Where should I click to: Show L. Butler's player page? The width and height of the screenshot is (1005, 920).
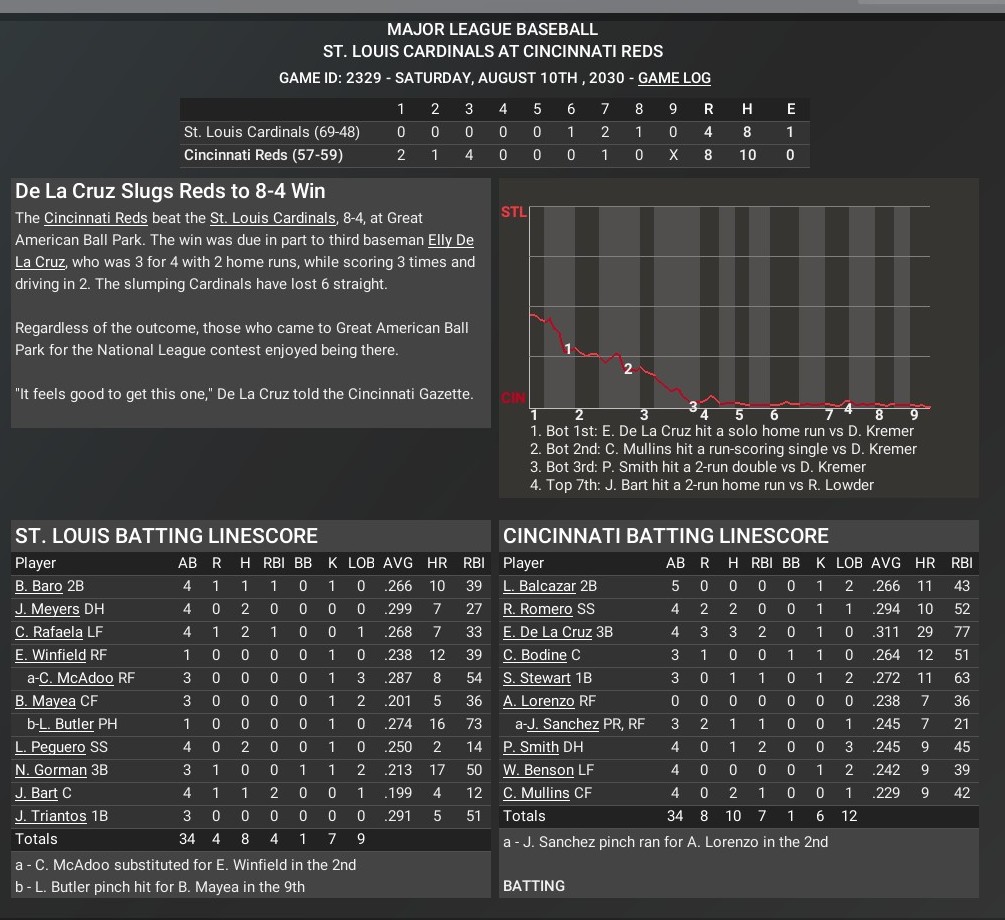[x=67, y=724]
